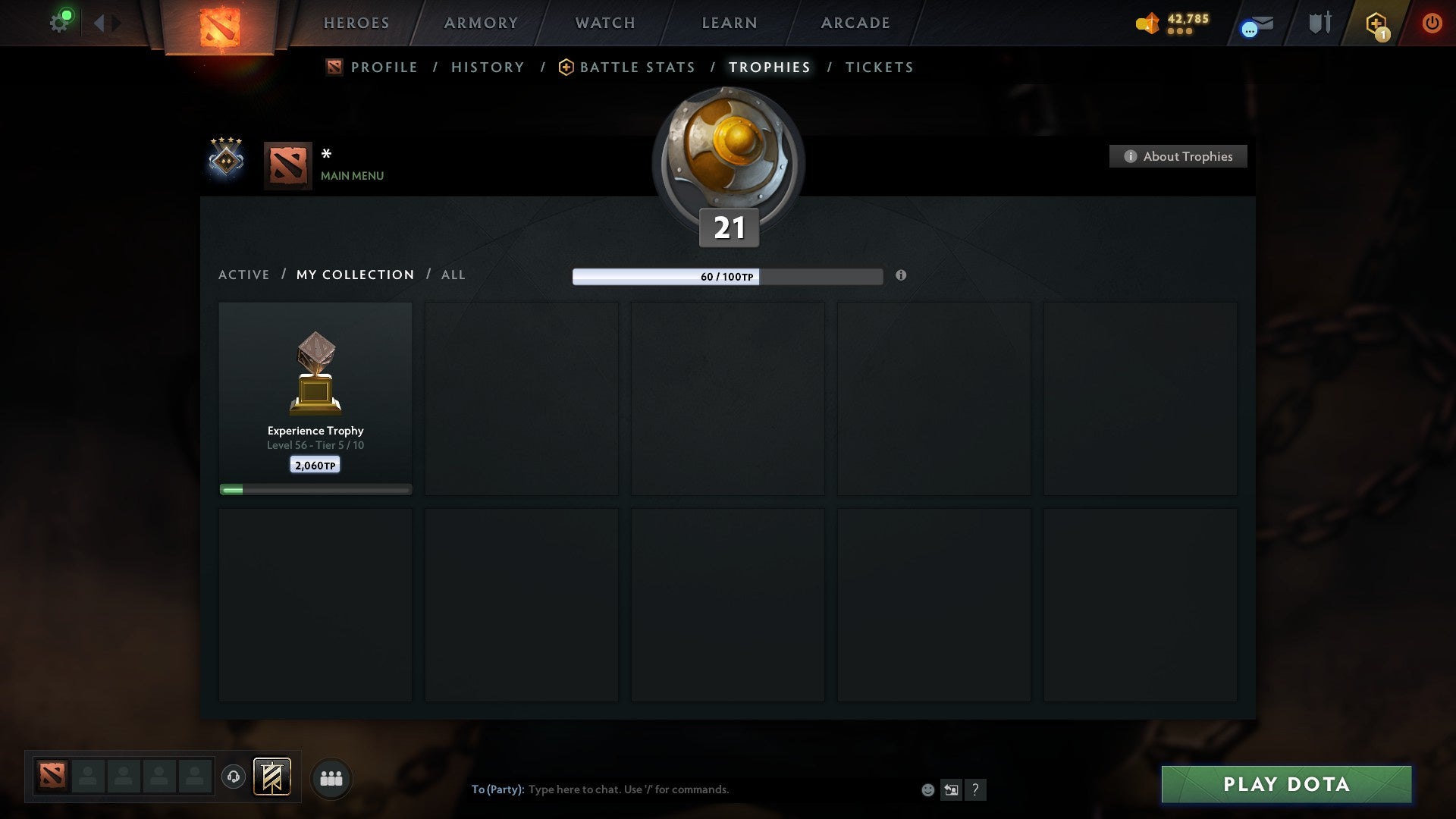Open the friends list icon
The image size is (1456, 819).
coord(330,778)
